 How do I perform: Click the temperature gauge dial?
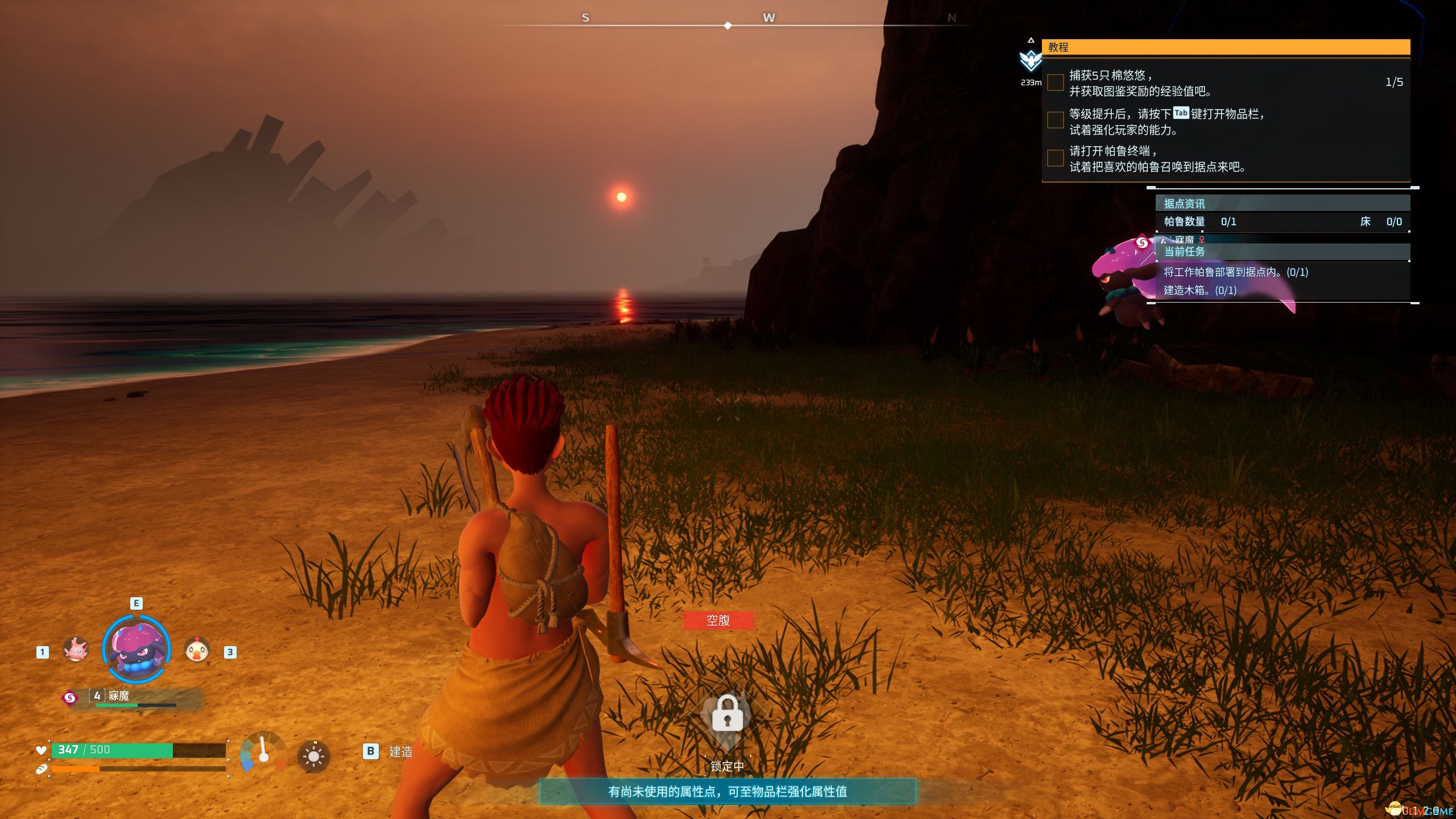click(263, 752)
